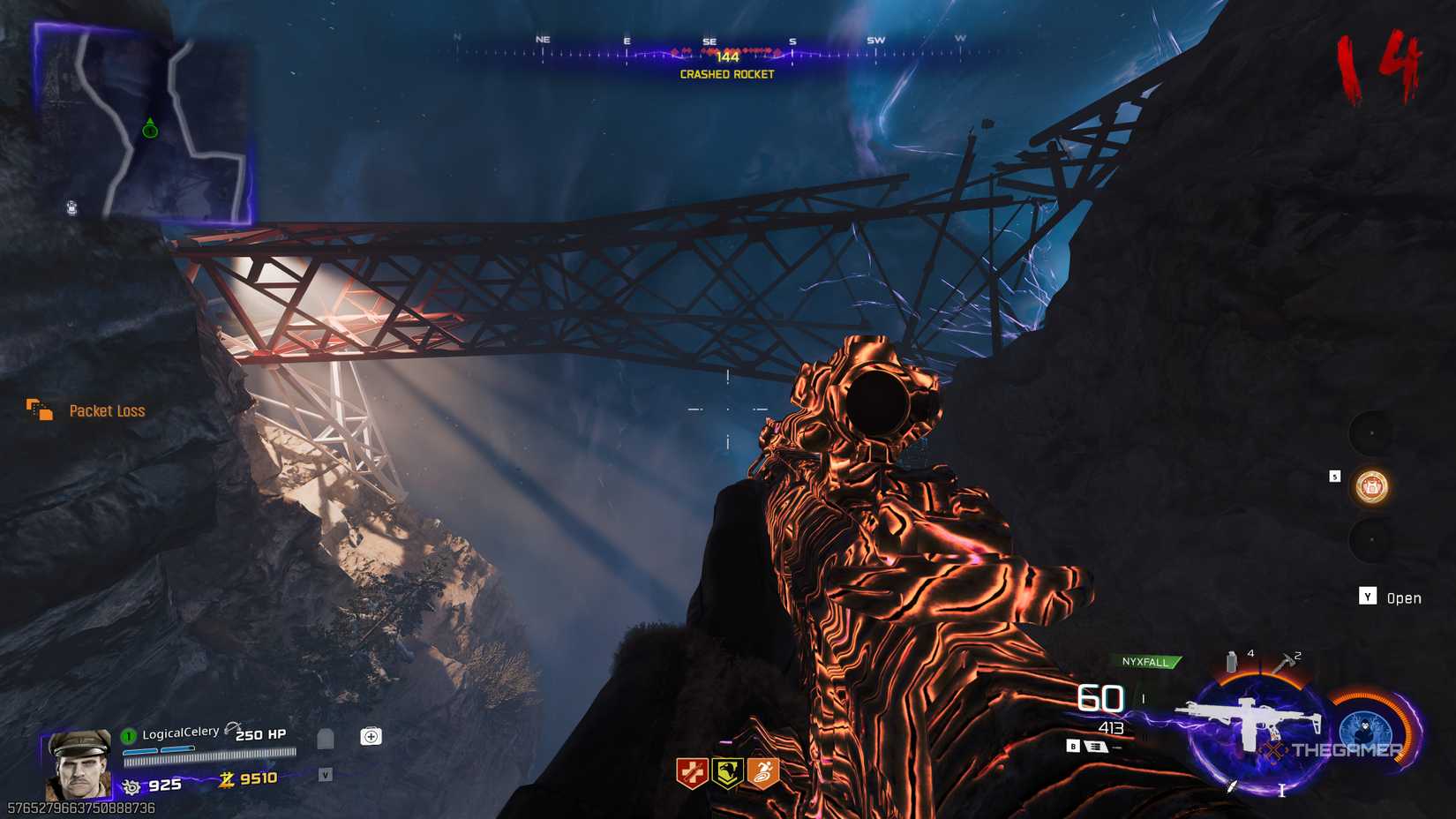Screen dimensions: 1456x819
Task: Select the Essence points icon beside 9510
Action: [x=228, y=779]
